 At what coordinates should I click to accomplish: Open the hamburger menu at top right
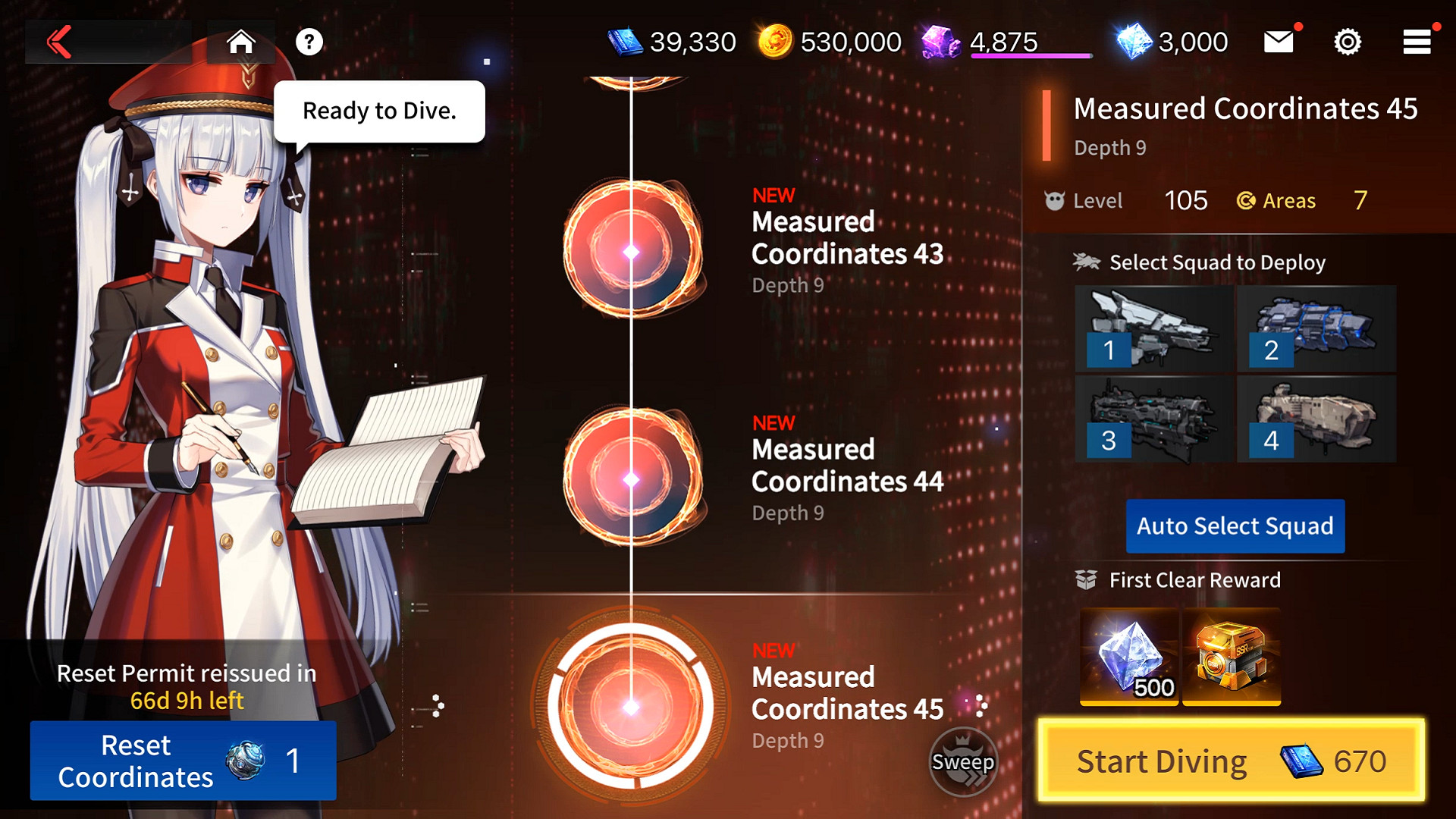pos(1415,42)
